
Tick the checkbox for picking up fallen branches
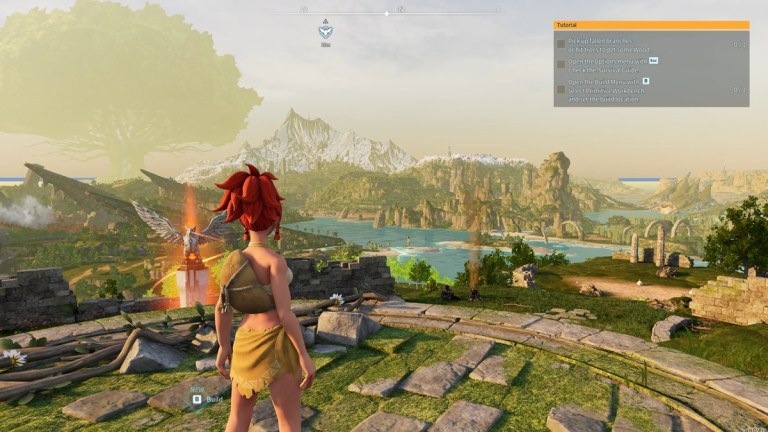tap(561, 44)
